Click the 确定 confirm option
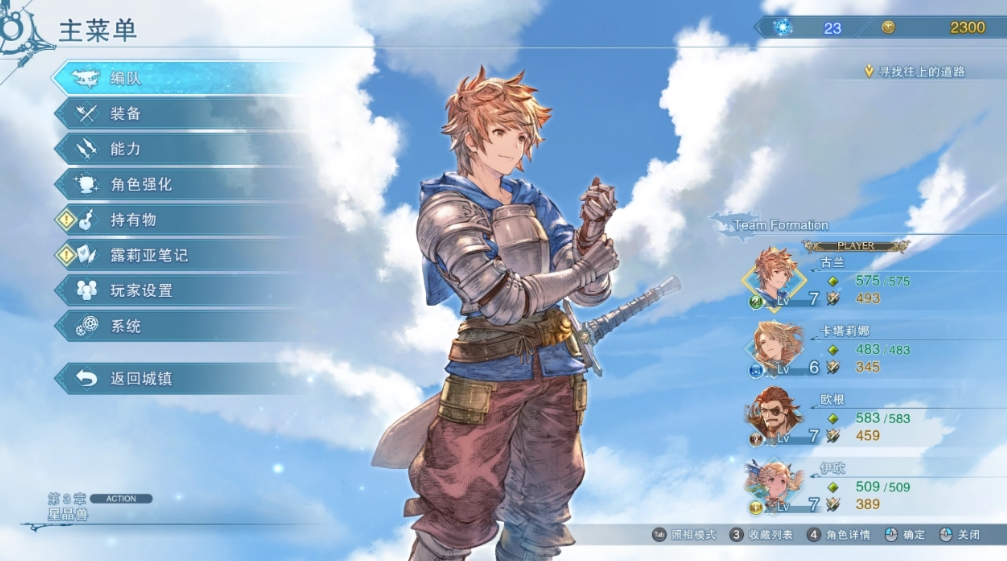 click(904, 535)
